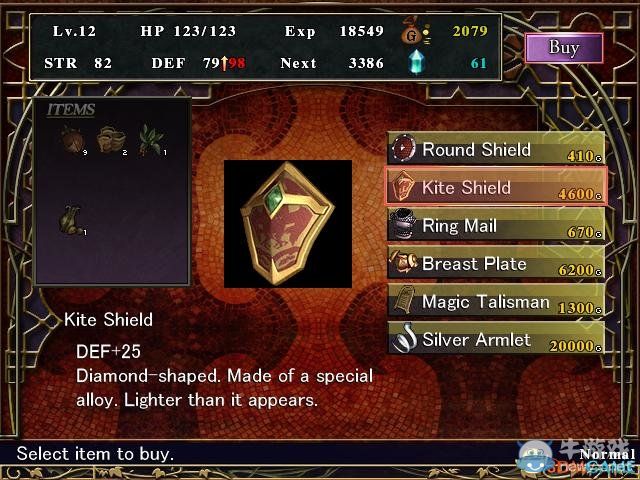Select the Silver Armlet for 20000
Viewport: 640px width, 480px height.
[496, 340]
